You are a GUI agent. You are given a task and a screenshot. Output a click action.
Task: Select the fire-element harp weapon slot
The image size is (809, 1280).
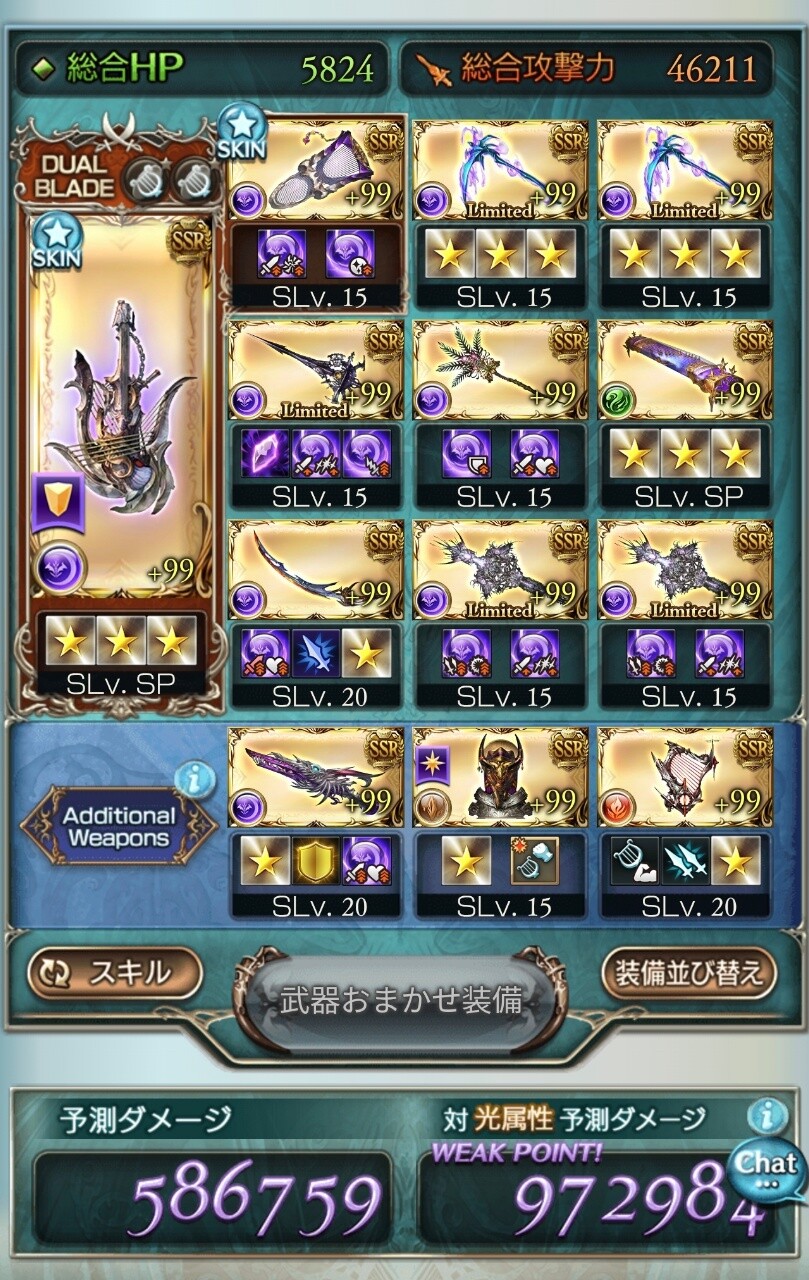pos(685,777)
